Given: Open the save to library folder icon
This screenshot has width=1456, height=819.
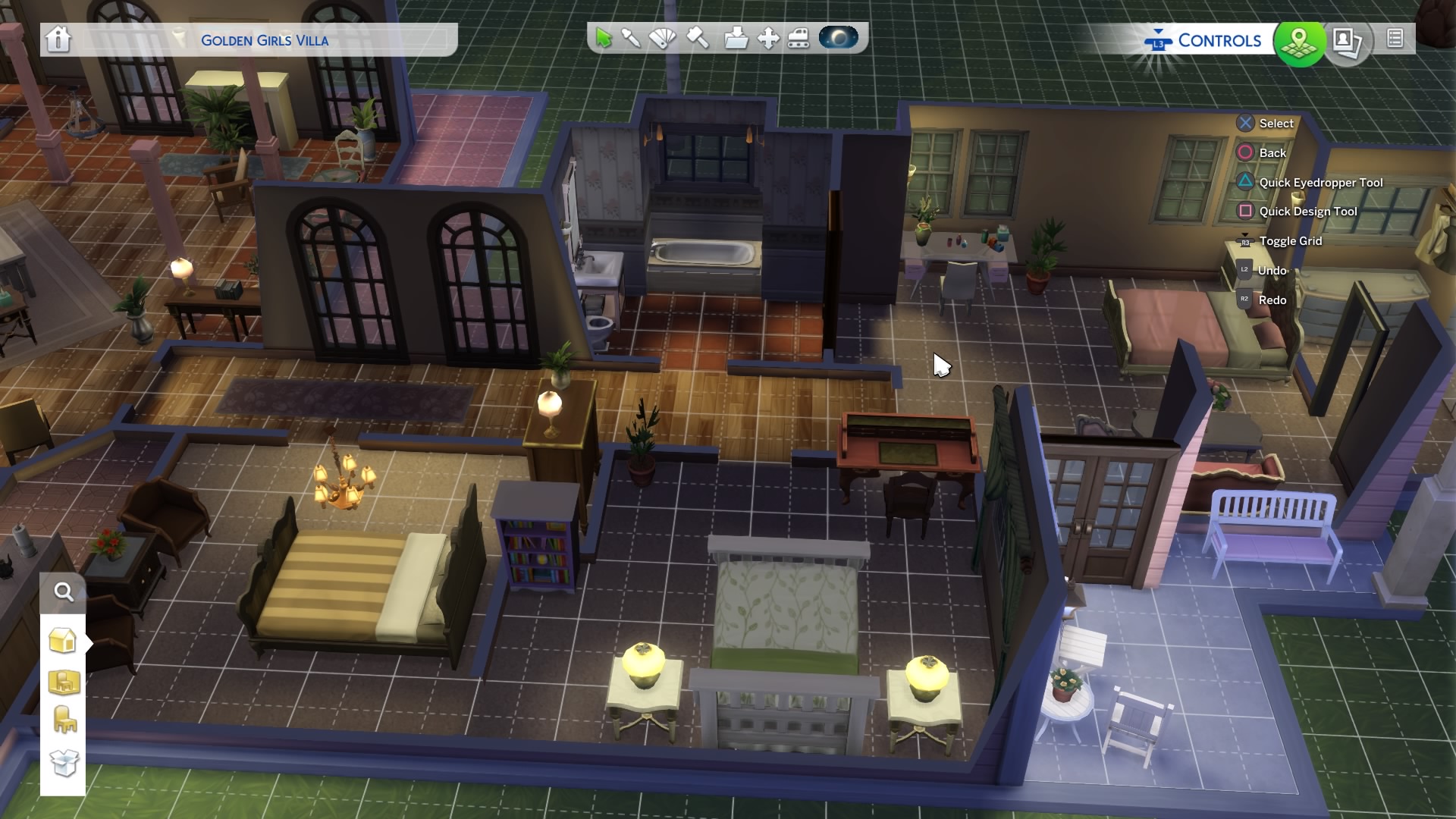Looking at the screenshot, I should (x=735, y=38).
